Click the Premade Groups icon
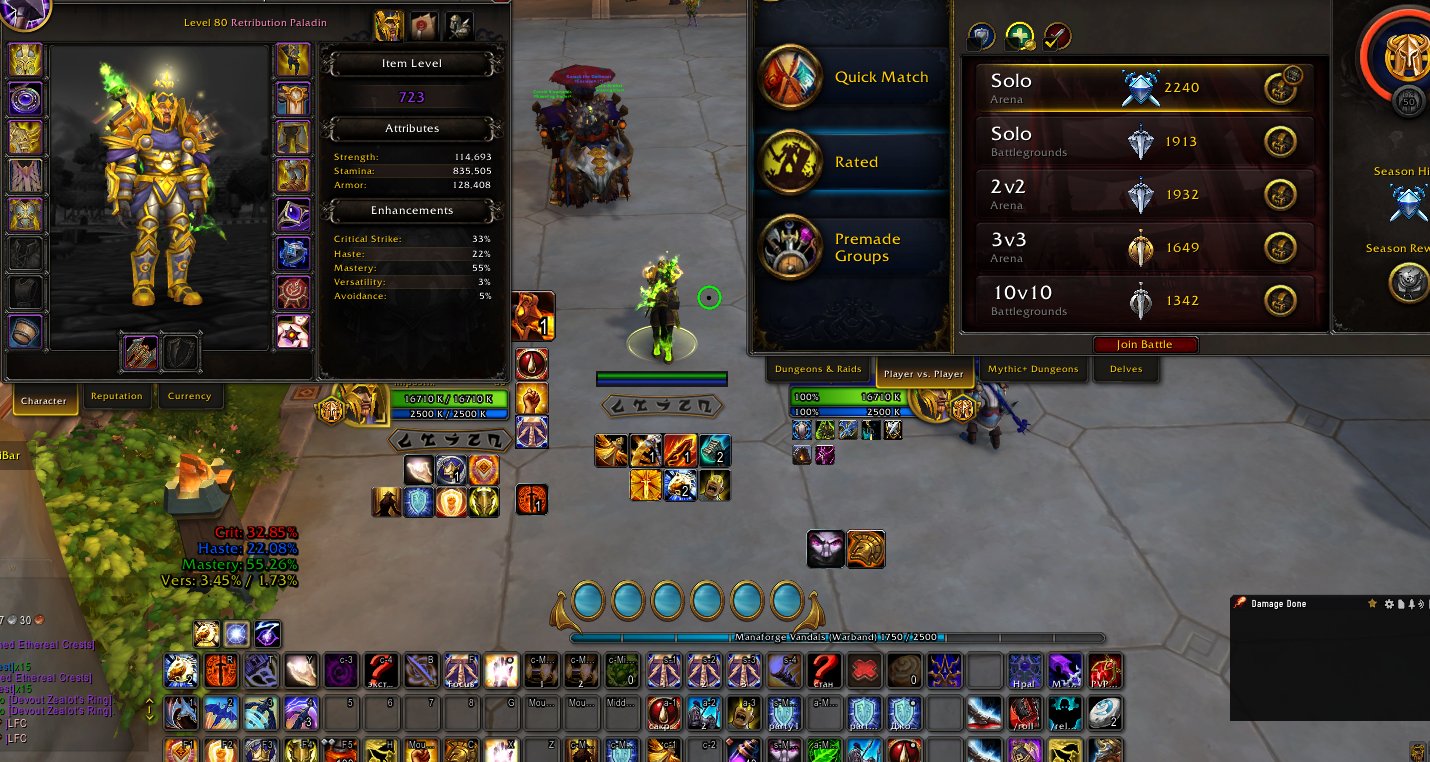This screenshot has width=1430, height=762. point(790,247)
